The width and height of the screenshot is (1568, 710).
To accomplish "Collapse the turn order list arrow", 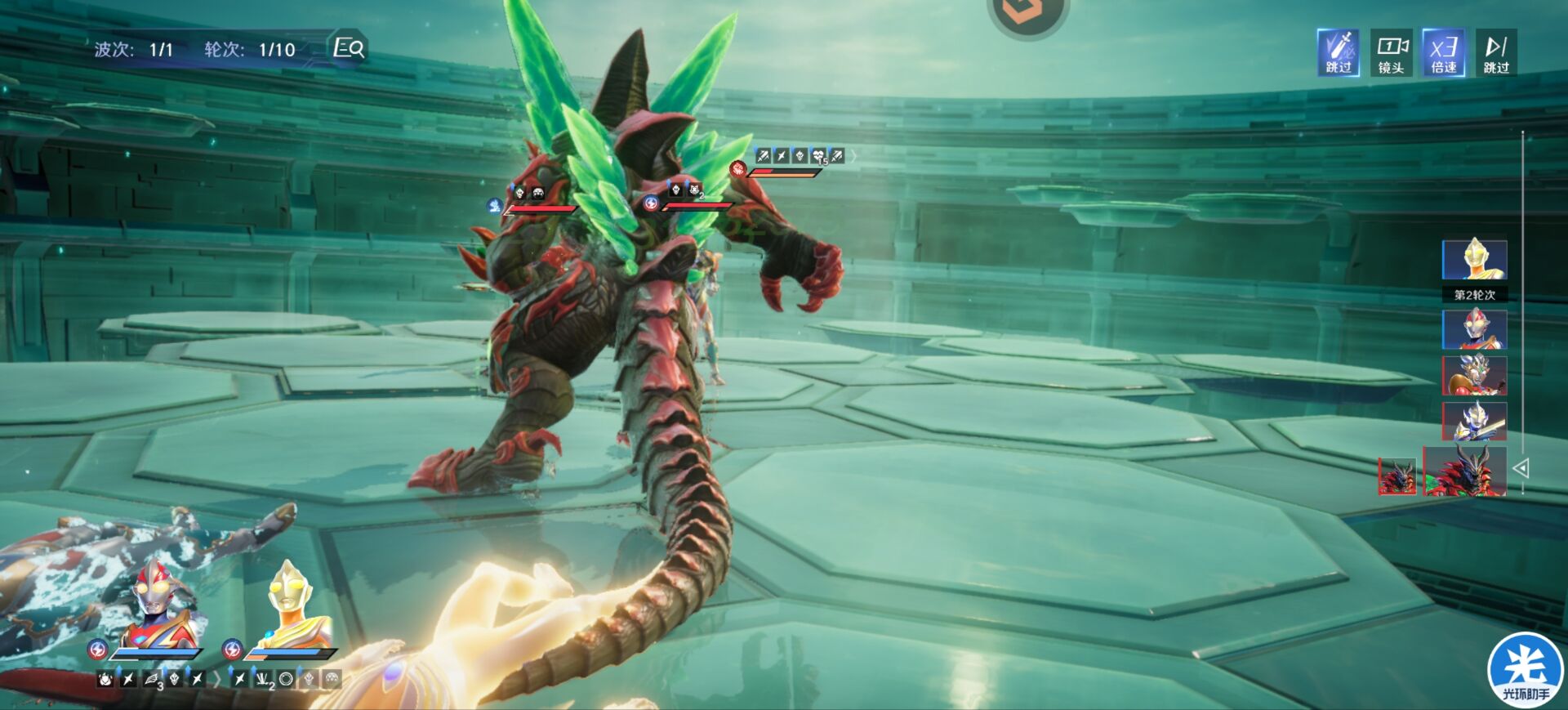I will pyautogui.click(x=1521, y=468).
